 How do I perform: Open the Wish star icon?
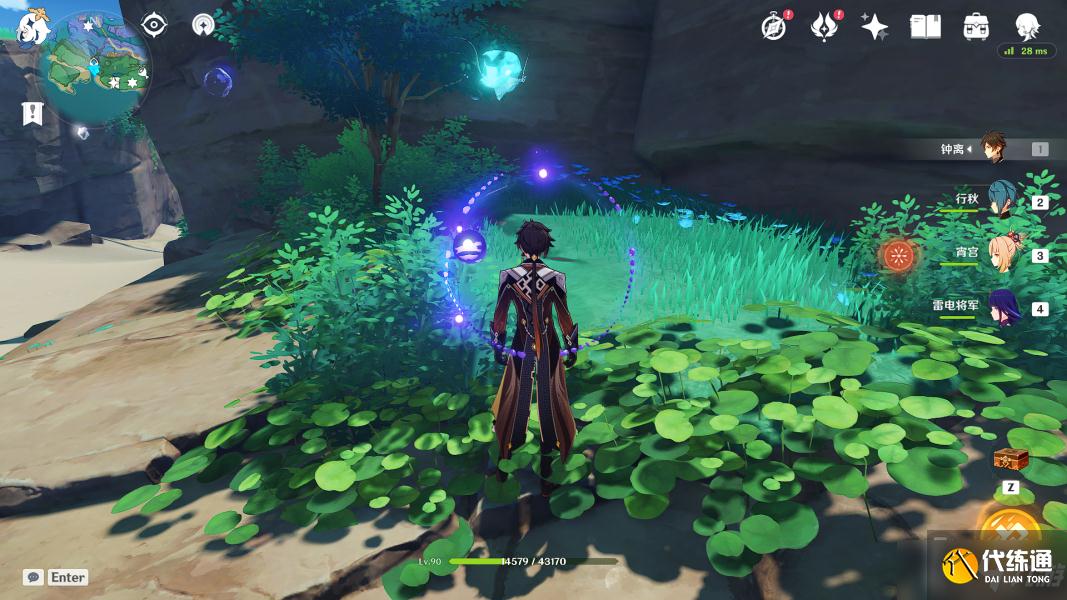tap(875, 27)
